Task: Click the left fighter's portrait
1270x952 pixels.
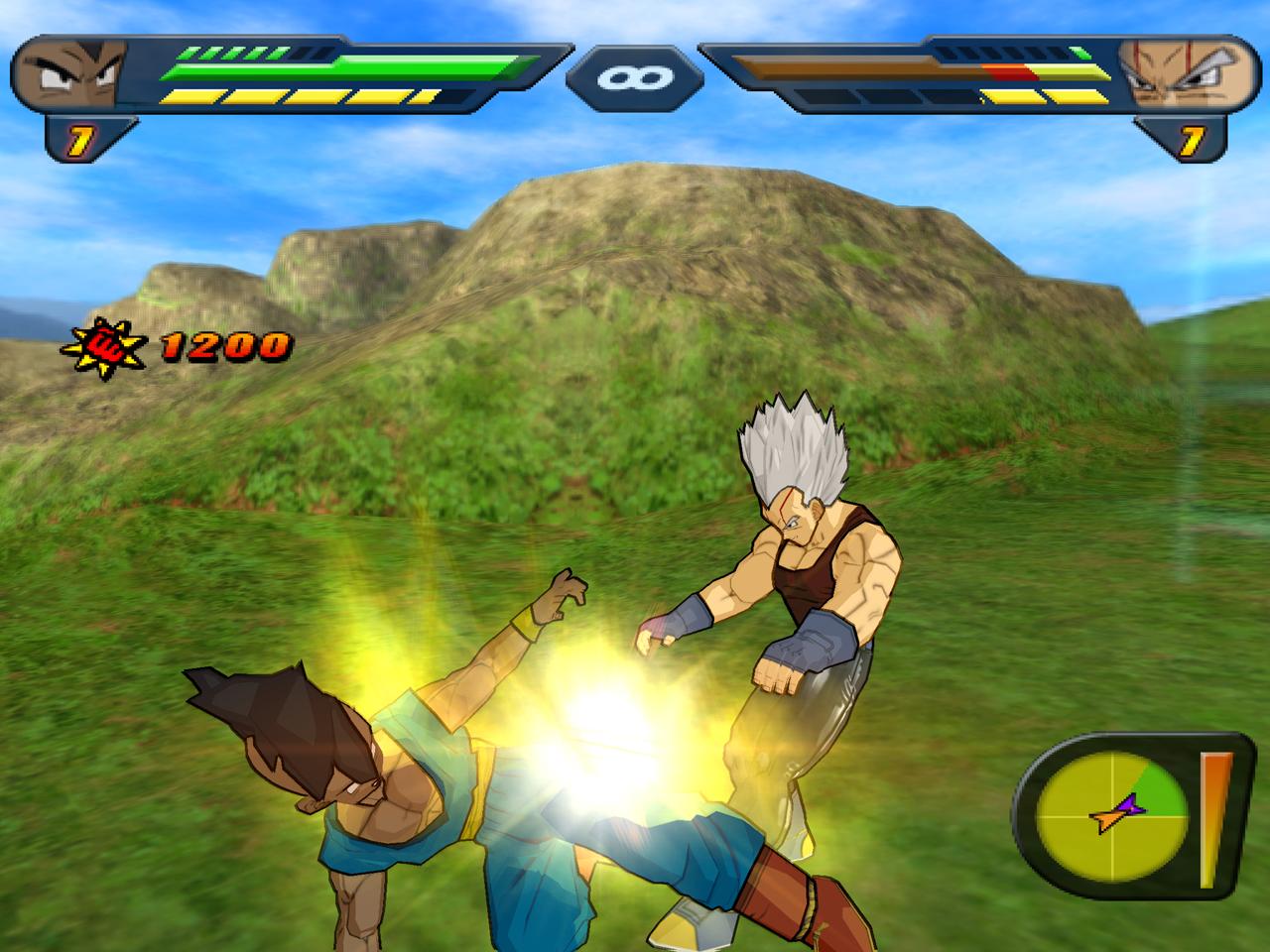Action: click(66, 73)
